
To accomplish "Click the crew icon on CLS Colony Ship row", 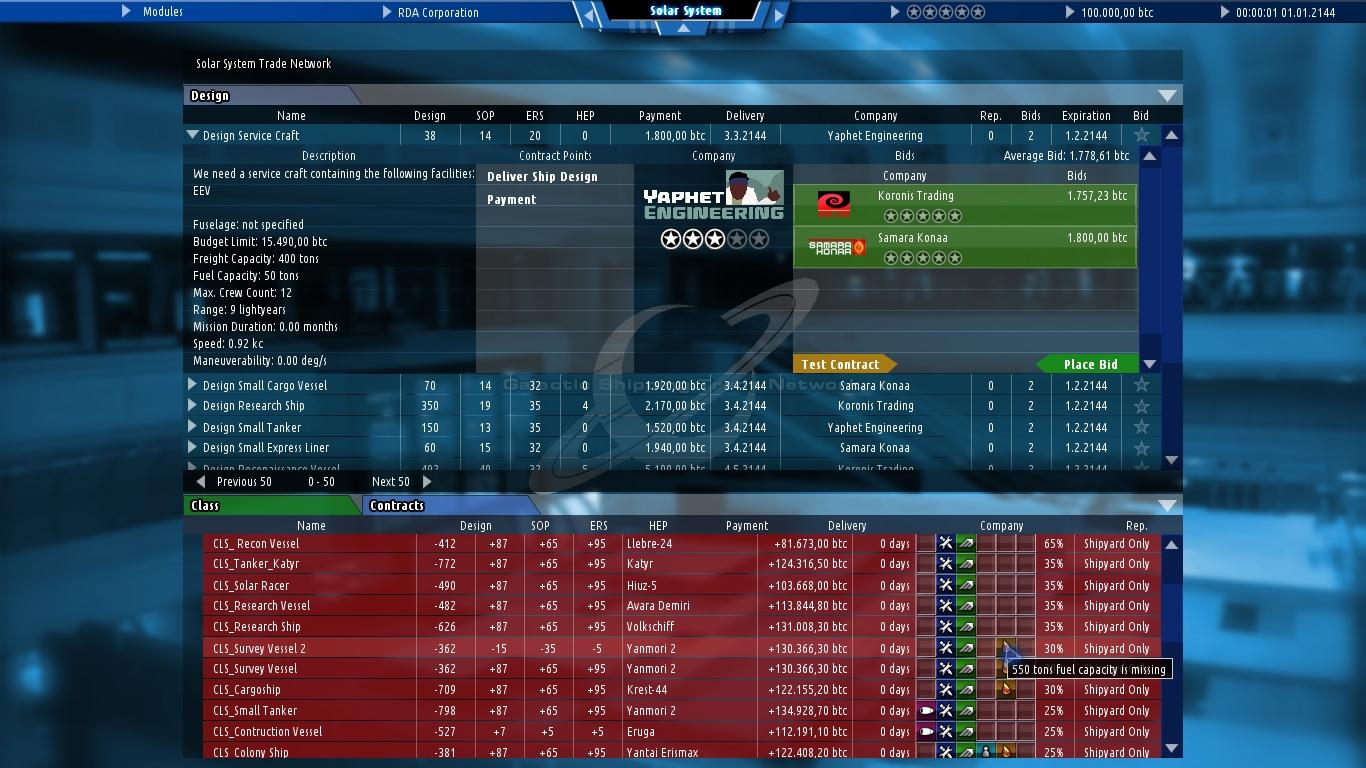I will pyautogui.click(x=987, y=752).
